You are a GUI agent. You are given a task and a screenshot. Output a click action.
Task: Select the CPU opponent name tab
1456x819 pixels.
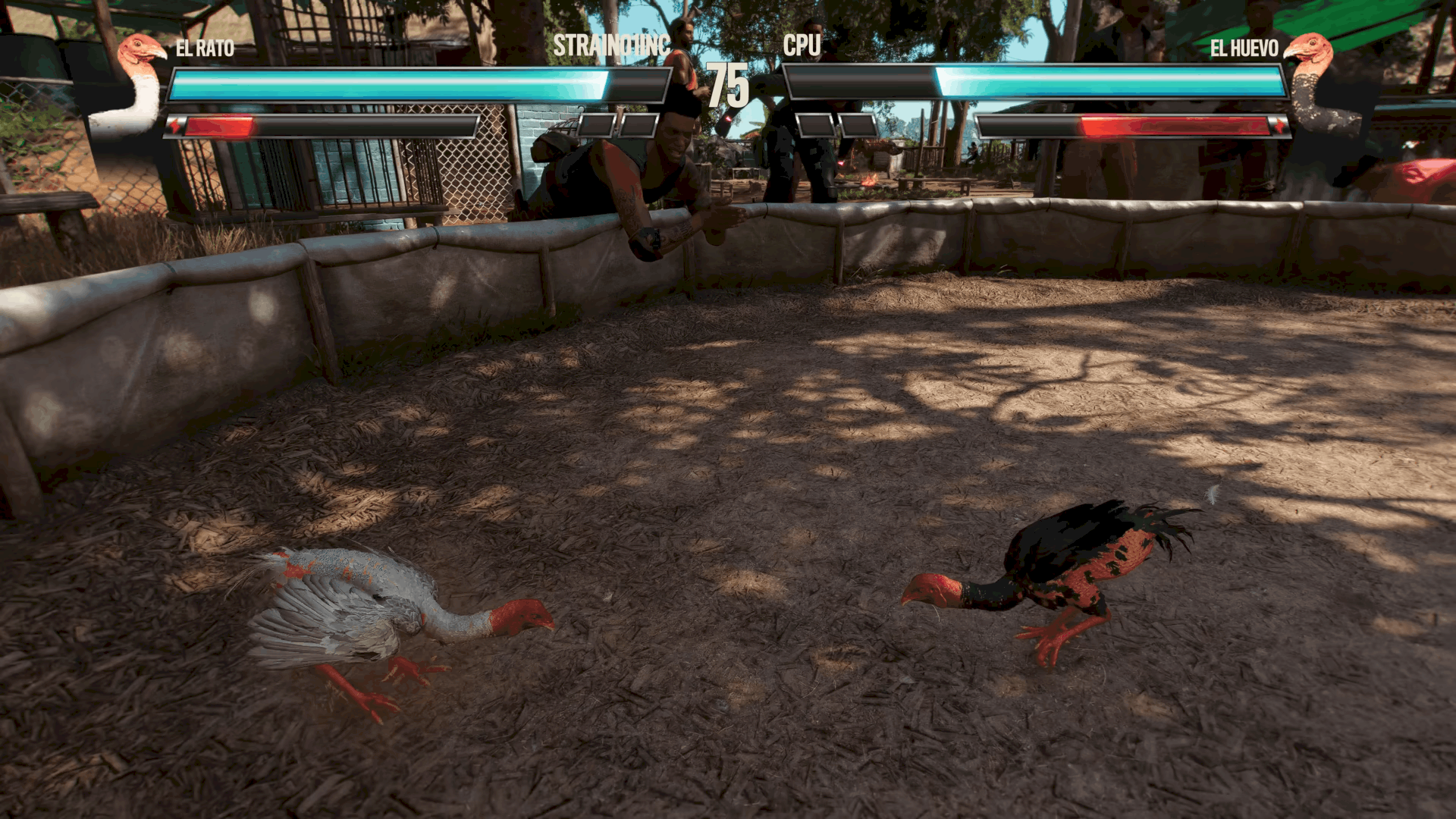[x=800, y=47]
